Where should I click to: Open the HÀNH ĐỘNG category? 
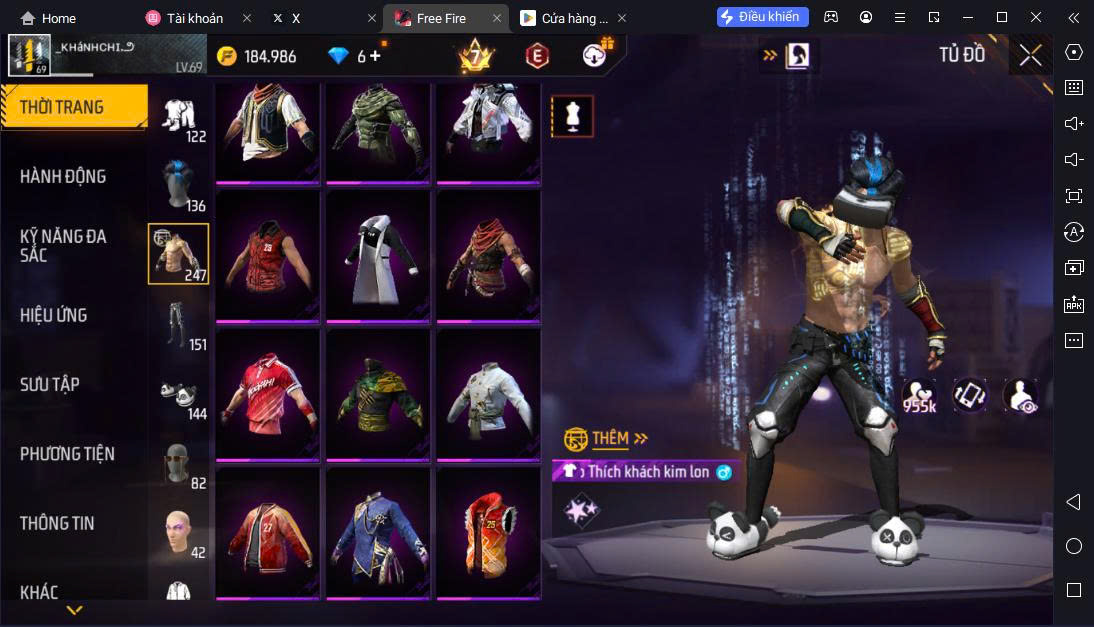(63, 176)
